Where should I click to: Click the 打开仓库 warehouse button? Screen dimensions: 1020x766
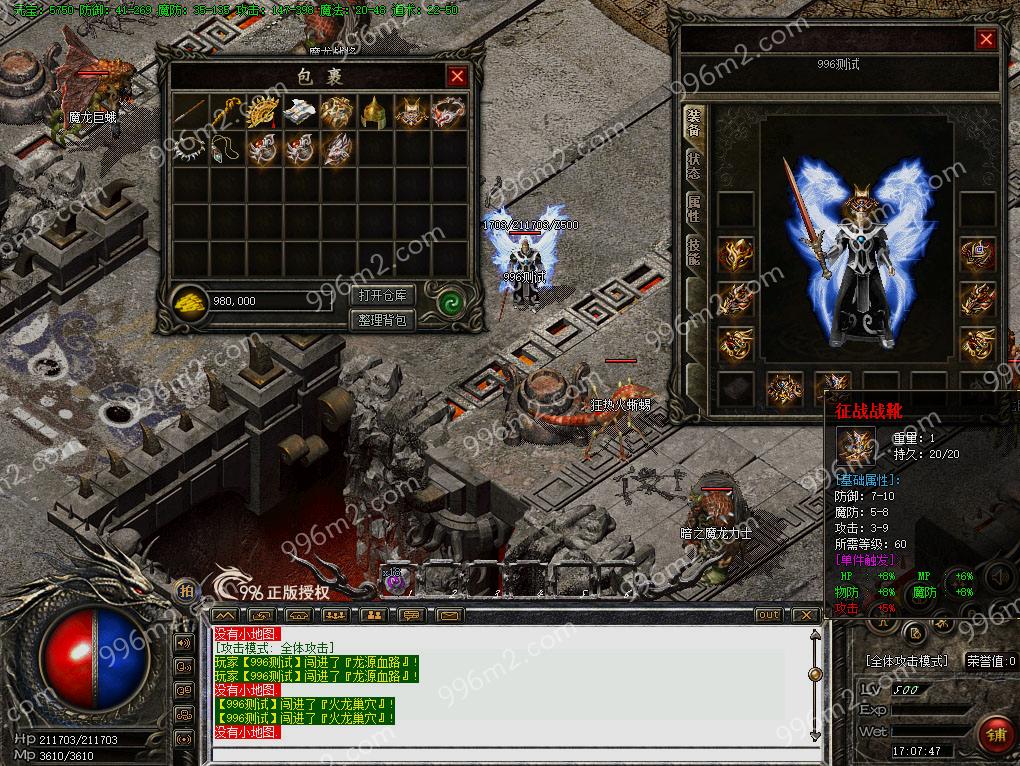[383, 296]
